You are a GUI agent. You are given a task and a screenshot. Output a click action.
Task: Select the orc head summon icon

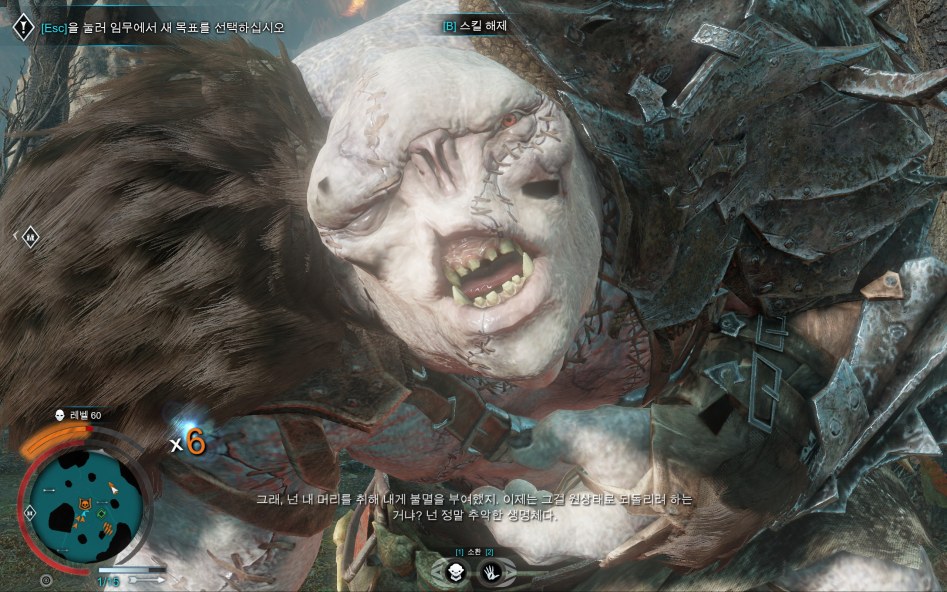(x=455, y=573)
